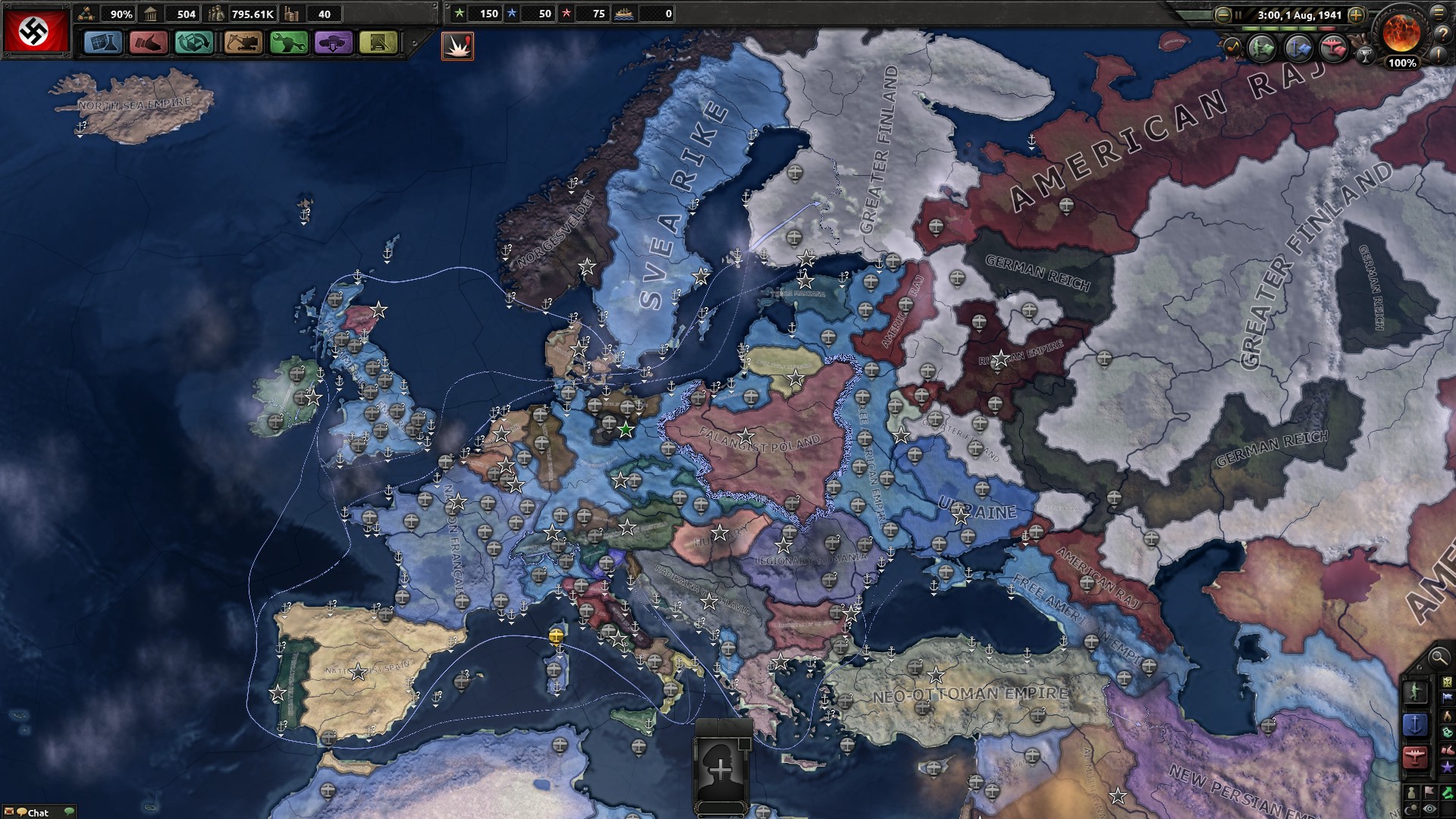Pause the game clock
Screen dimensions: 1456x819
coord(1238,14)
